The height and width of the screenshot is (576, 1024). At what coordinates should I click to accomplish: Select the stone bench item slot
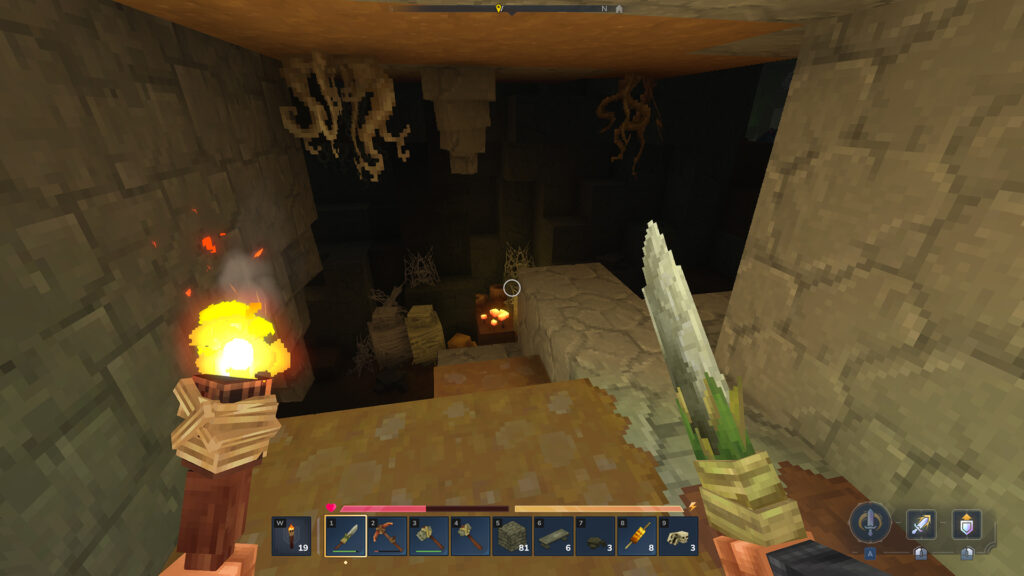pos(553,535)
